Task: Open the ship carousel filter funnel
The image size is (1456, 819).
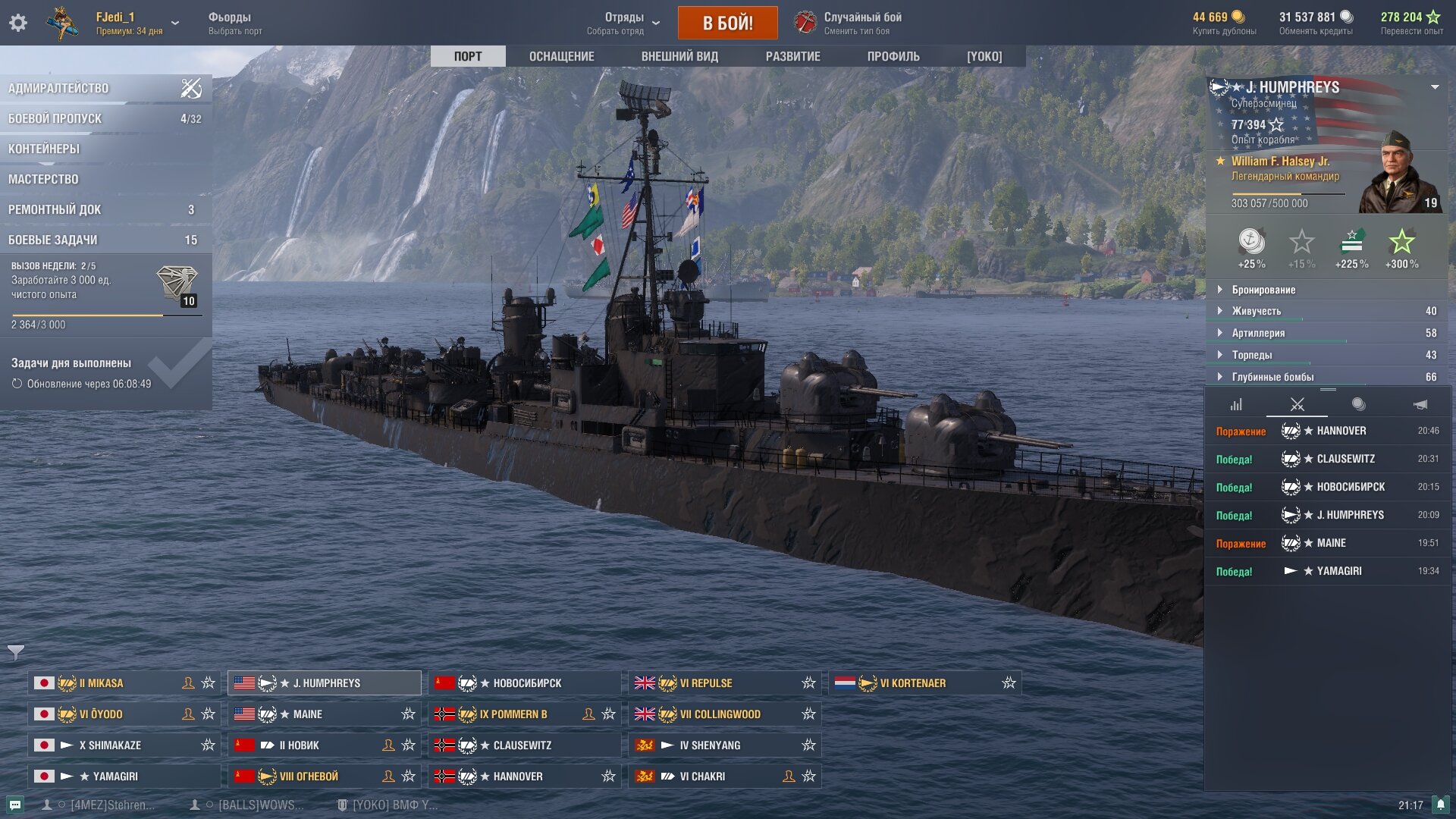Action: point(16,651)
